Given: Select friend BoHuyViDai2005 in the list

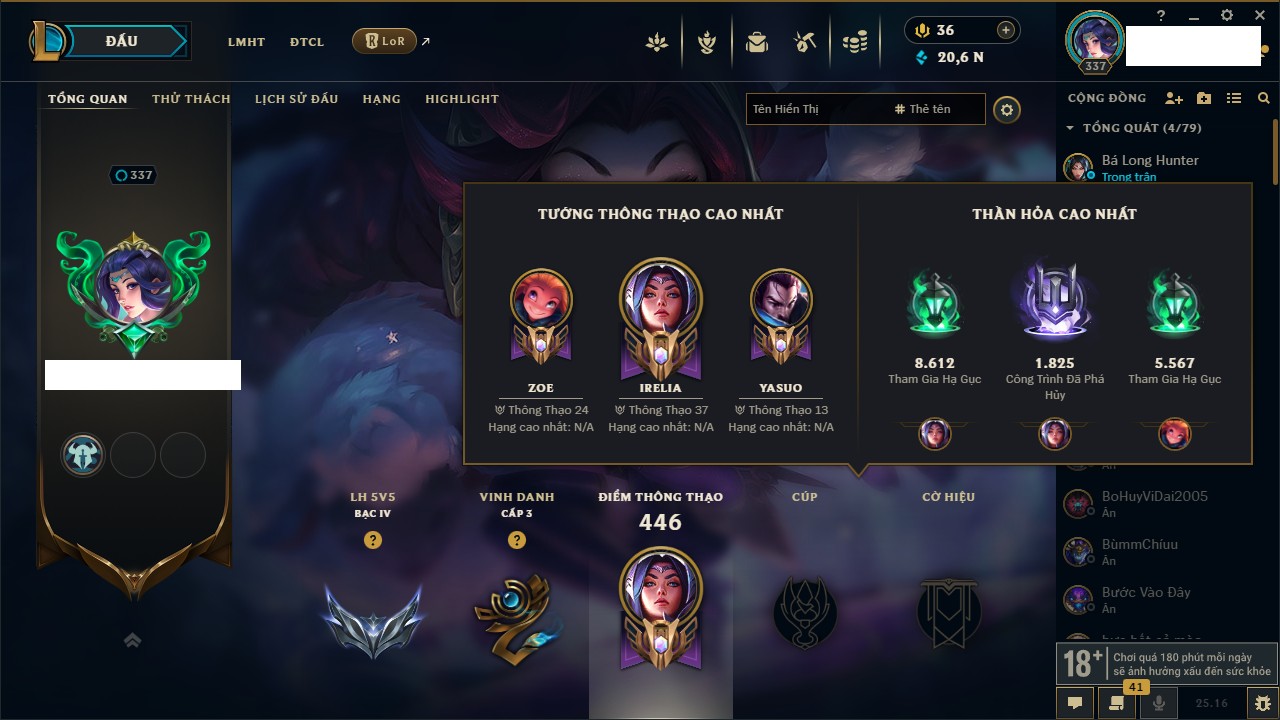Looking at the screenshot, I should pos(1154,496).
